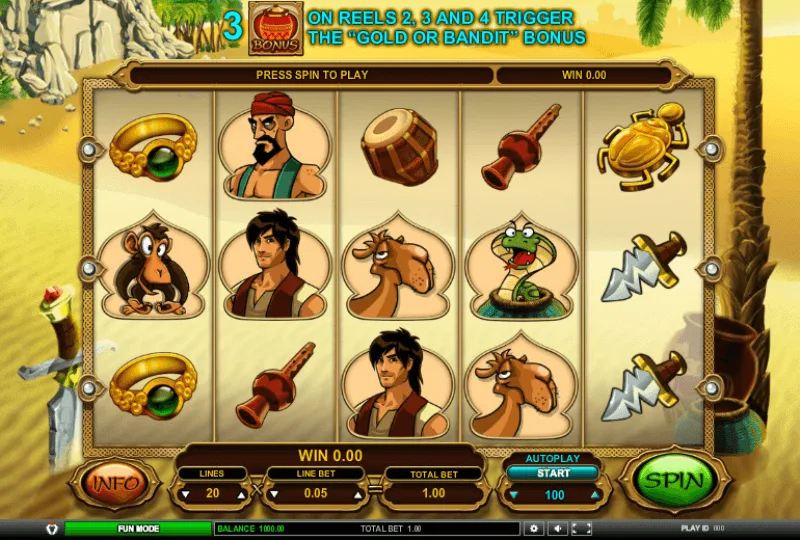800x540 pixels.
Task: Increase the autoplay spin count
Action: point(593,495)
